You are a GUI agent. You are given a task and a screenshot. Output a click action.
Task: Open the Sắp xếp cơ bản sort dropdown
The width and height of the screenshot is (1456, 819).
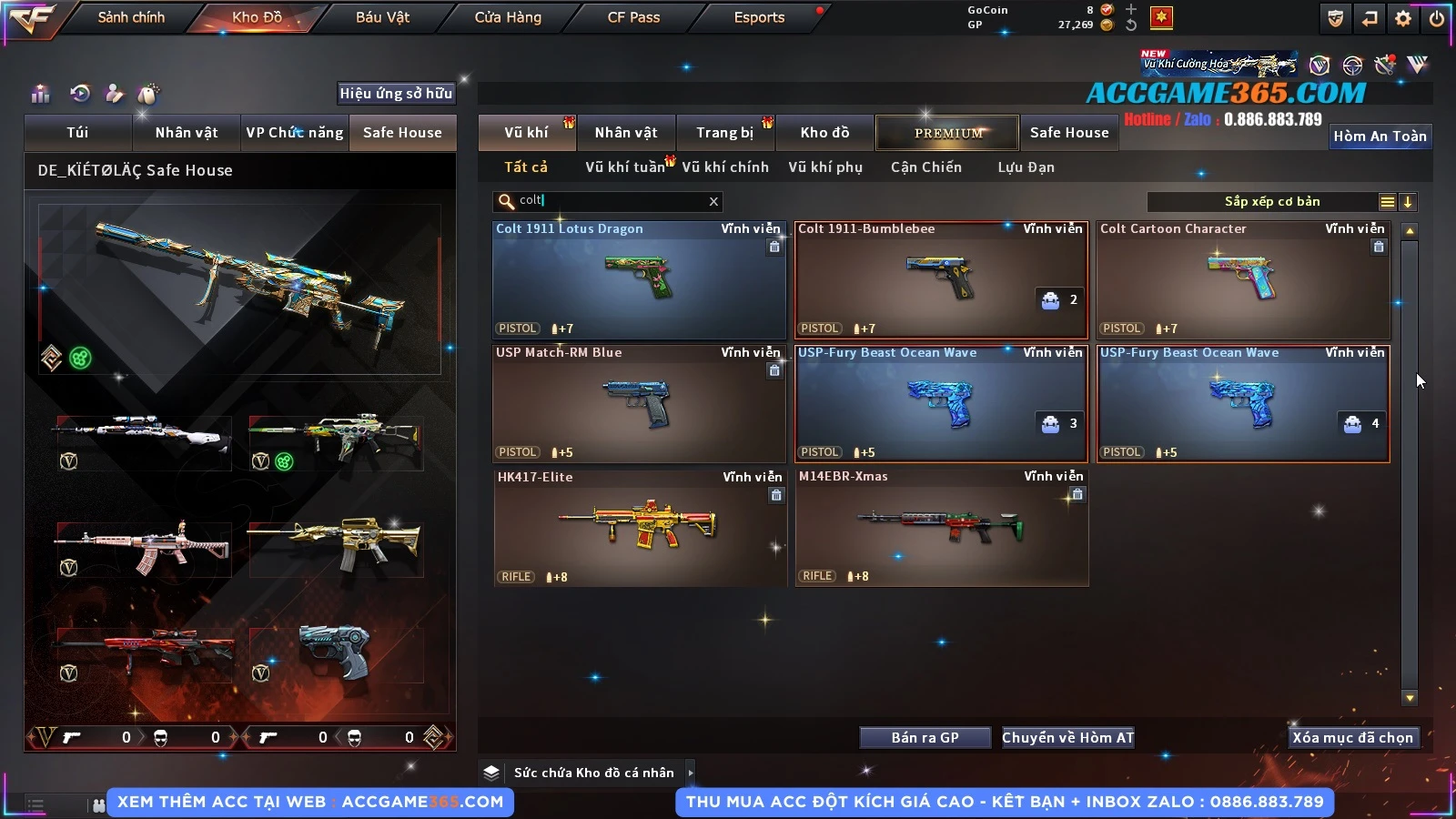pos(1271,202)
